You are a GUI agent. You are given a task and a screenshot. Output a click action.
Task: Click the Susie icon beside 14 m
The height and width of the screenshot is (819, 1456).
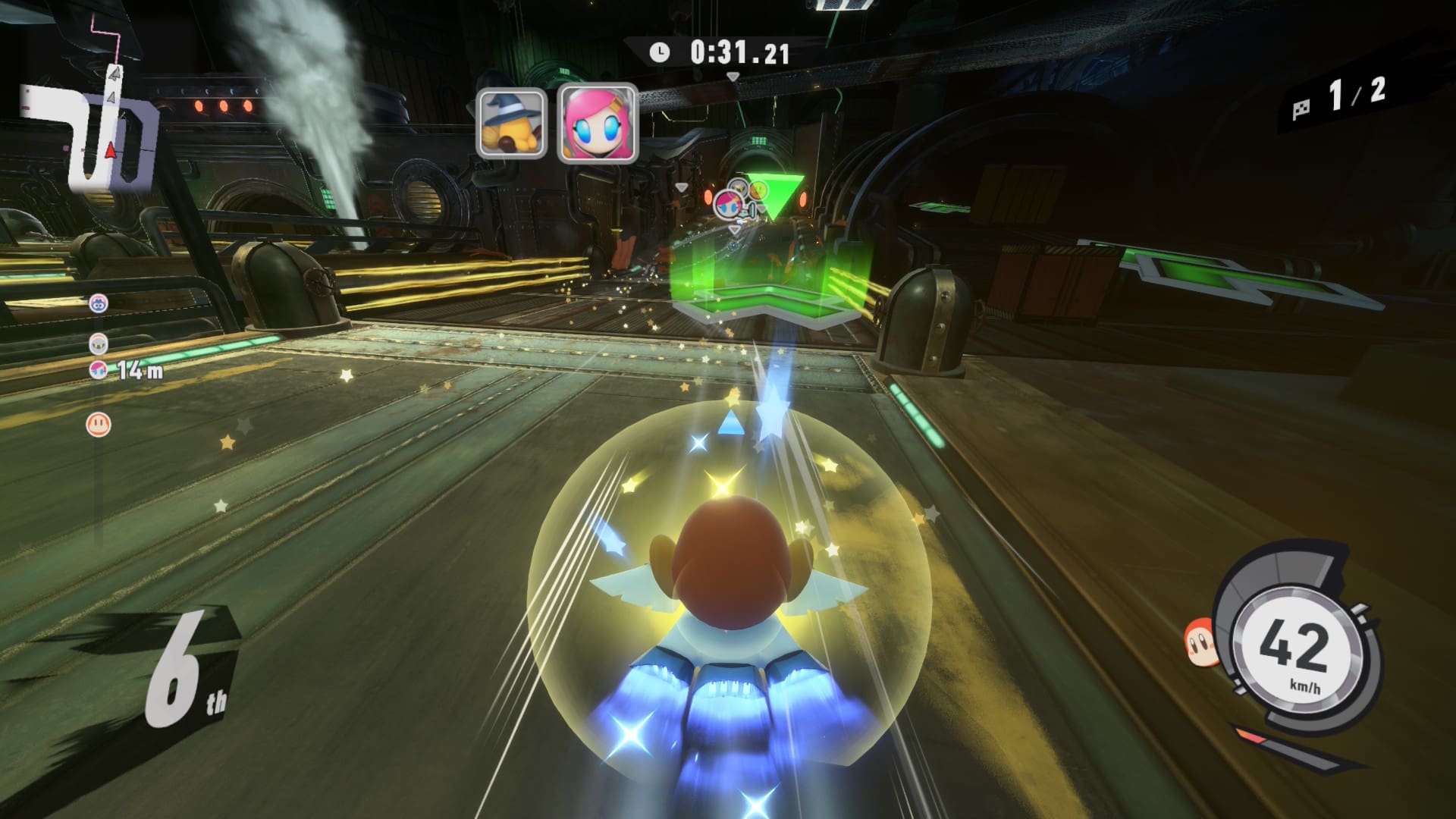[x=99, y=370]
